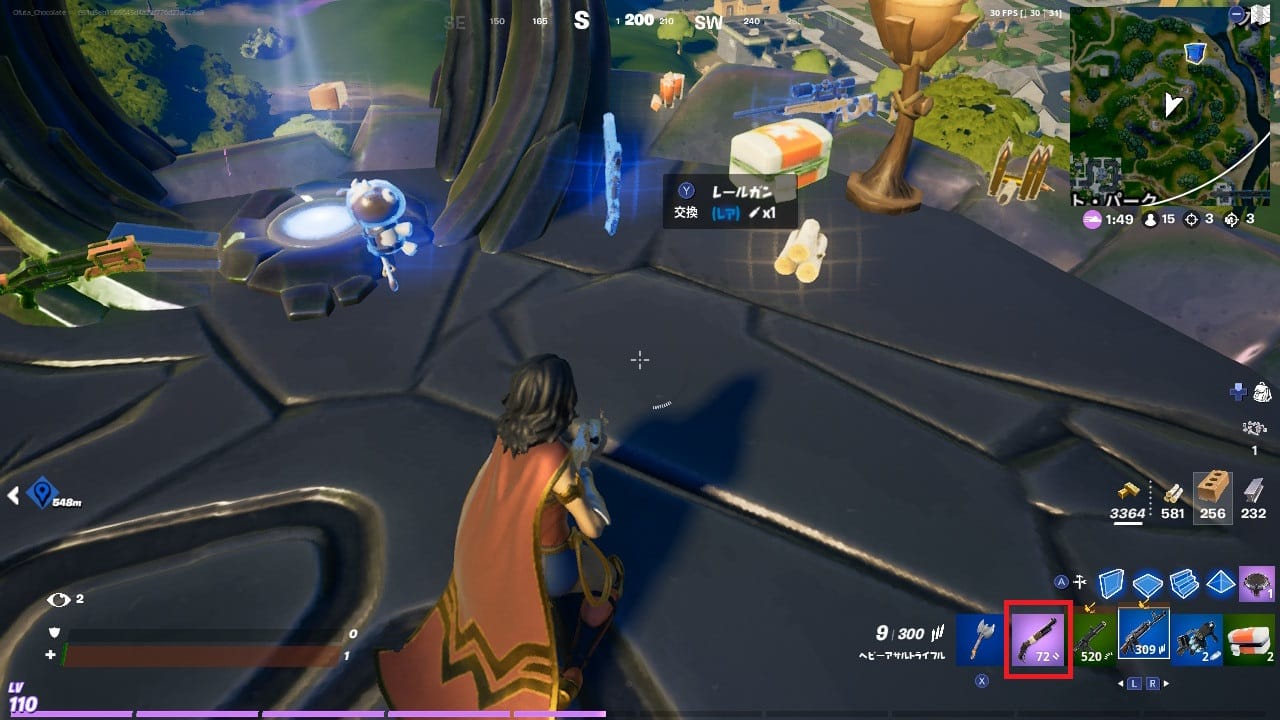Screen dimensions: 1280x720
Task: Select the purple shotgun hotbar slot
Action: point(1040,640)
